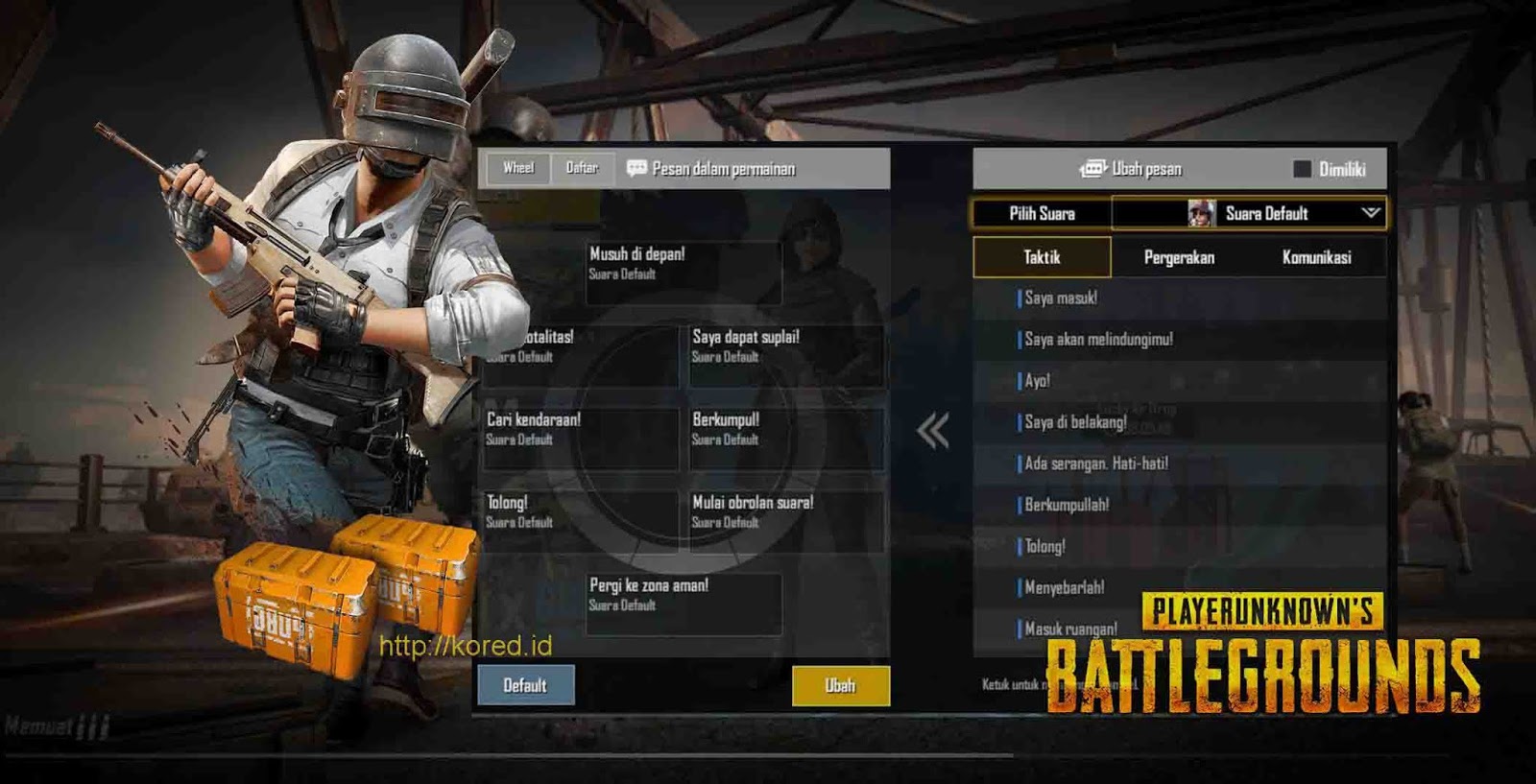This screenshot has height=784, width=1536.
Task: Open the Komunikasi tab
Action: tap(1316, 257)
